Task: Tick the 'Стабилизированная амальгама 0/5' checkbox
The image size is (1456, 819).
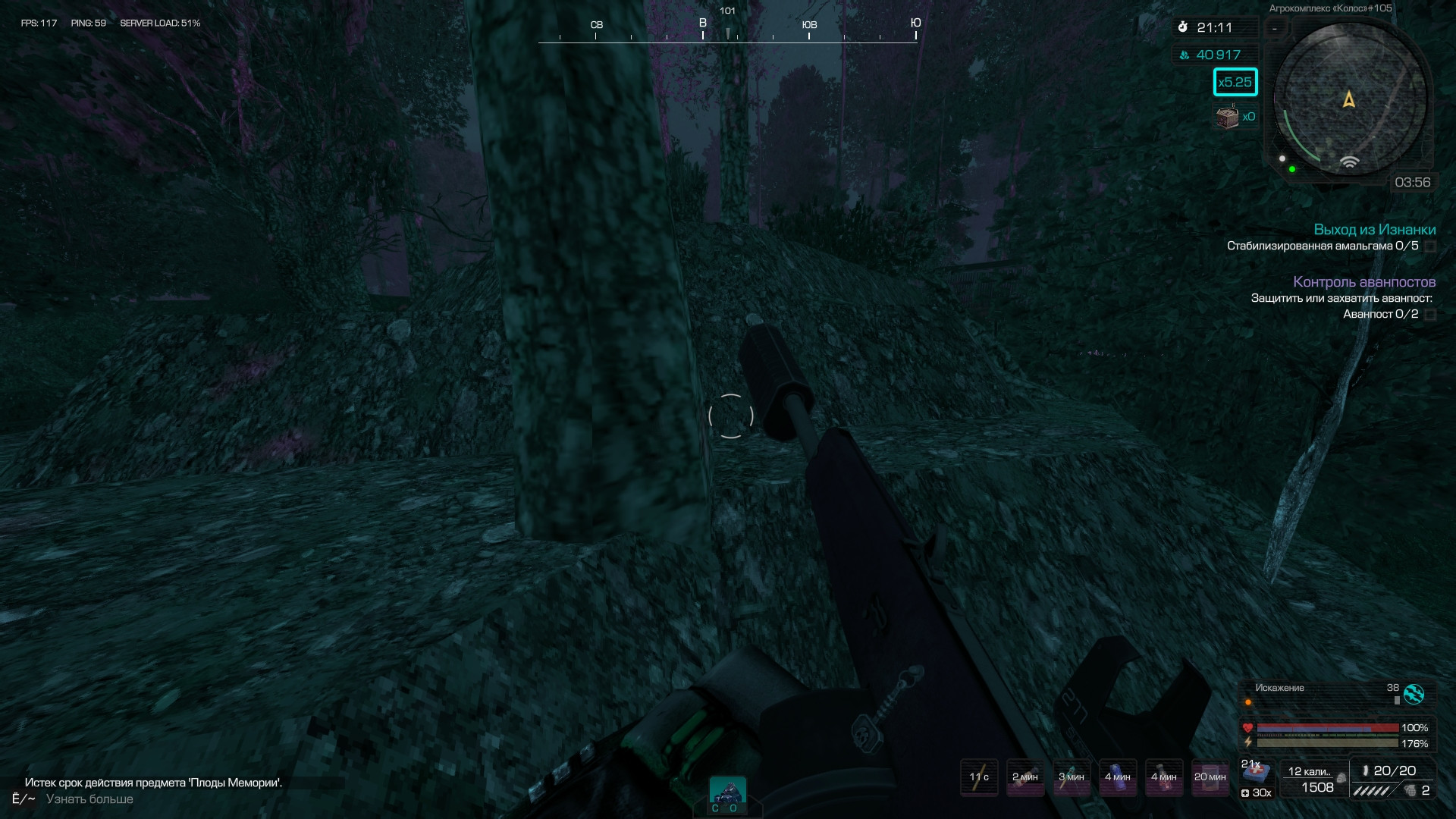Action: (x=1430, y=246)
